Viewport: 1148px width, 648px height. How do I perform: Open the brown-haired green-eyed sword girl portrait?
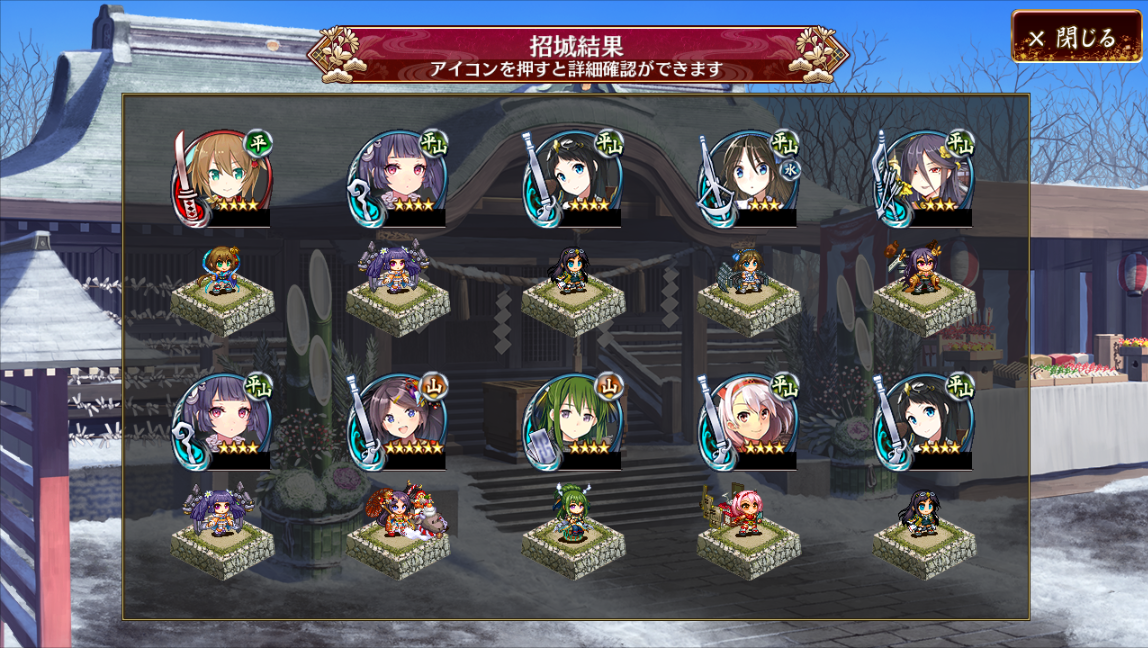223,177
